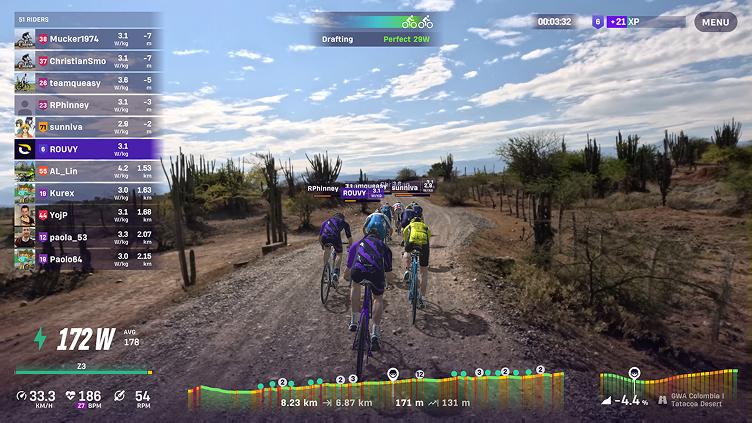Choose paola_53's leaderboard row
The height and width of the screenshot is (423, 752).
click(88, 237)
